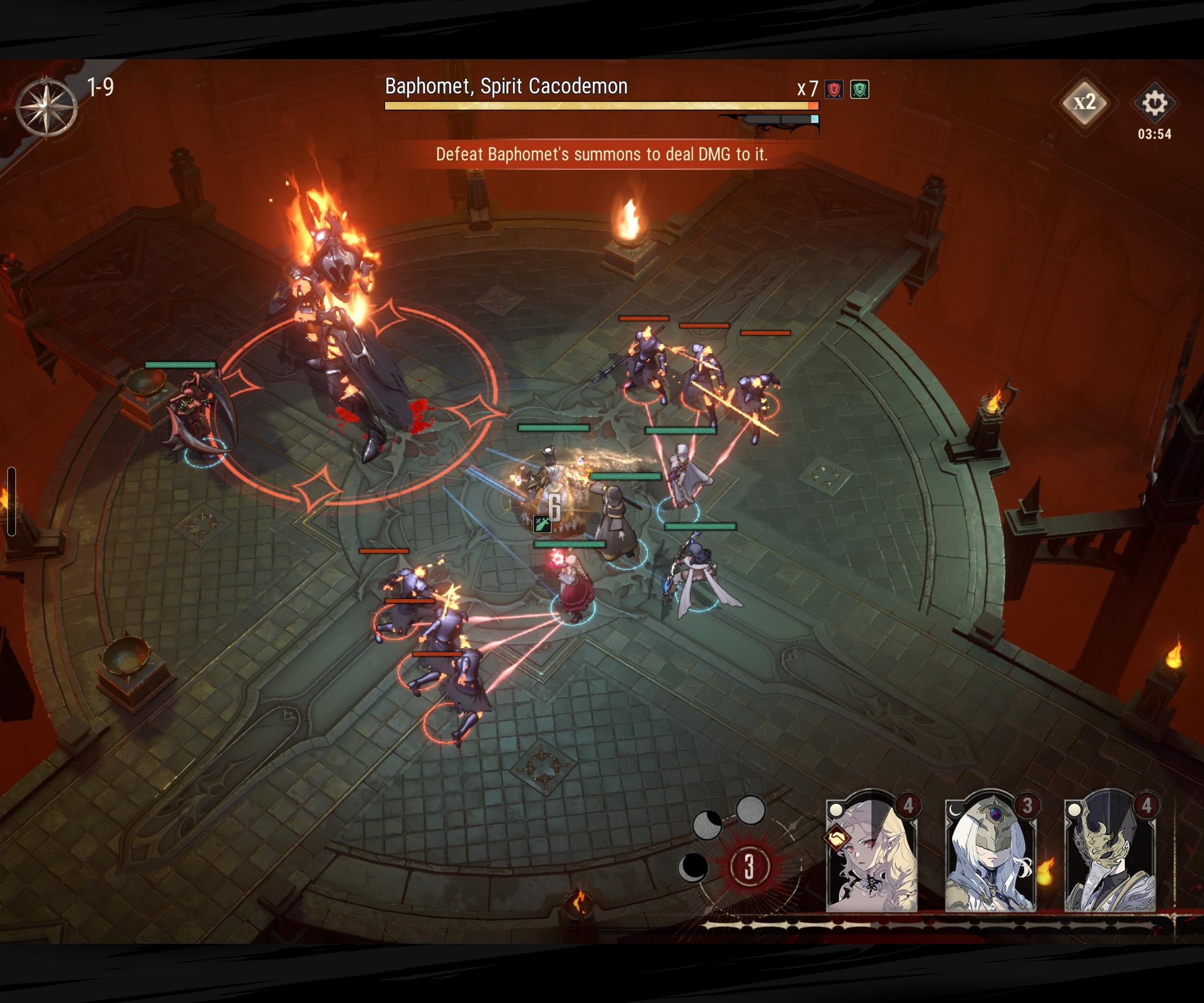The width and height of the screenshot is (1204, 1003).
Task: Choose the white-hooded blindfolded character card
Action: (990, 855)
